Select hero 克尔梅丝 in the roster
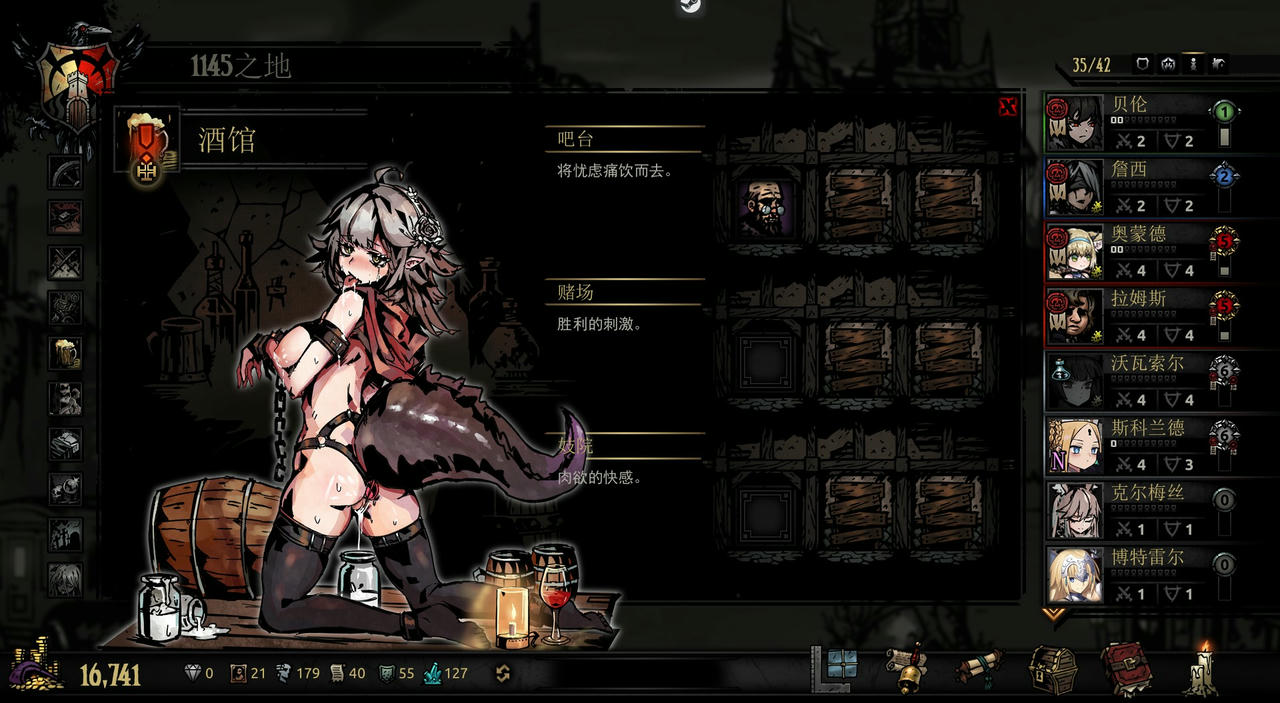Screen dimensions: 1280x703 pos(1130,508)
